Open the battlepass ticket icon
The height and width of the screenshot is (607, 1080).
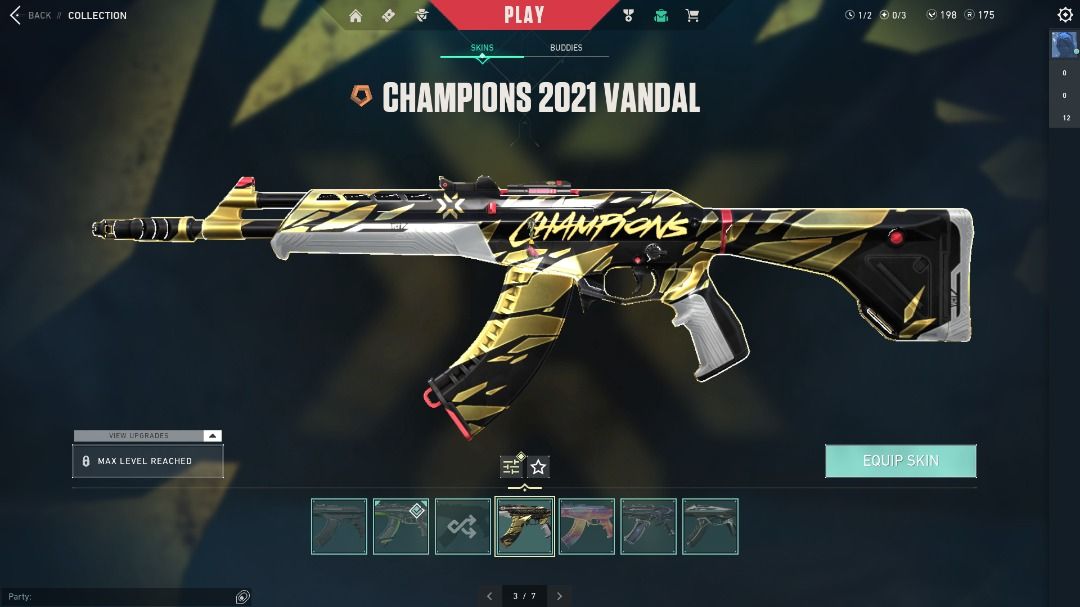389,15
